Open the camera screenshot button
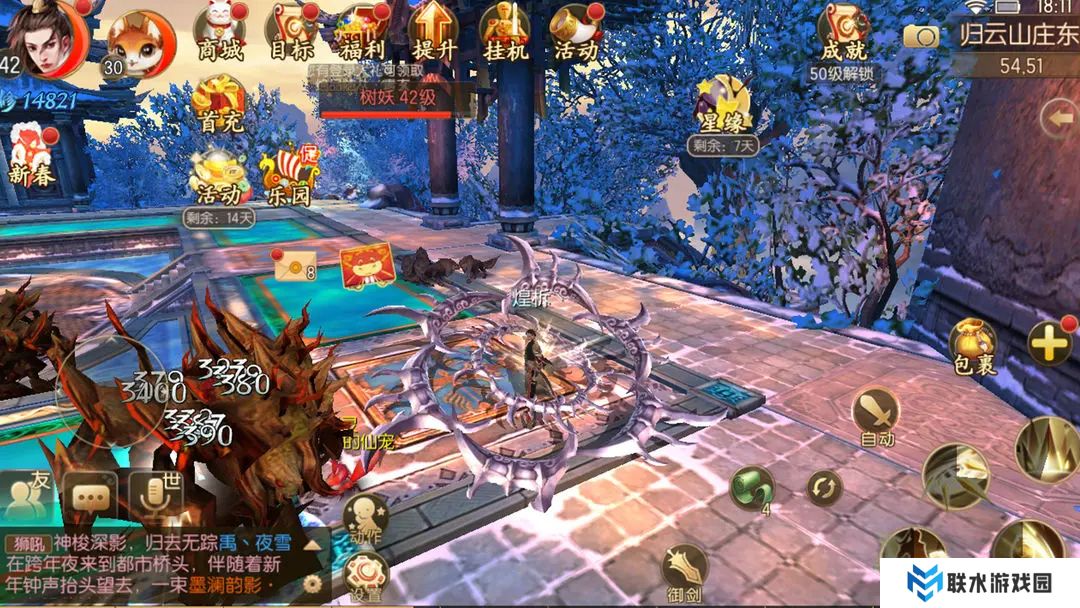Image resolution: width=1080 pixels, height=608 pixels. point(920,37)
